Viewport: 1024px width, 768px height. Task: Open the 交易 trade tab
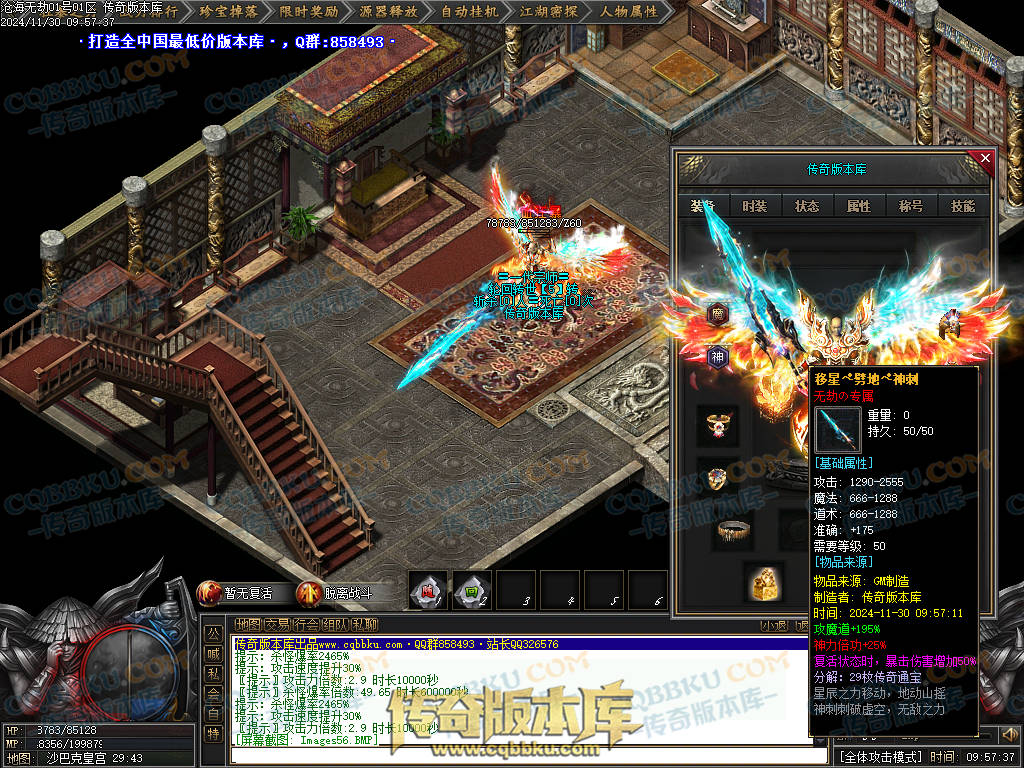277,625
